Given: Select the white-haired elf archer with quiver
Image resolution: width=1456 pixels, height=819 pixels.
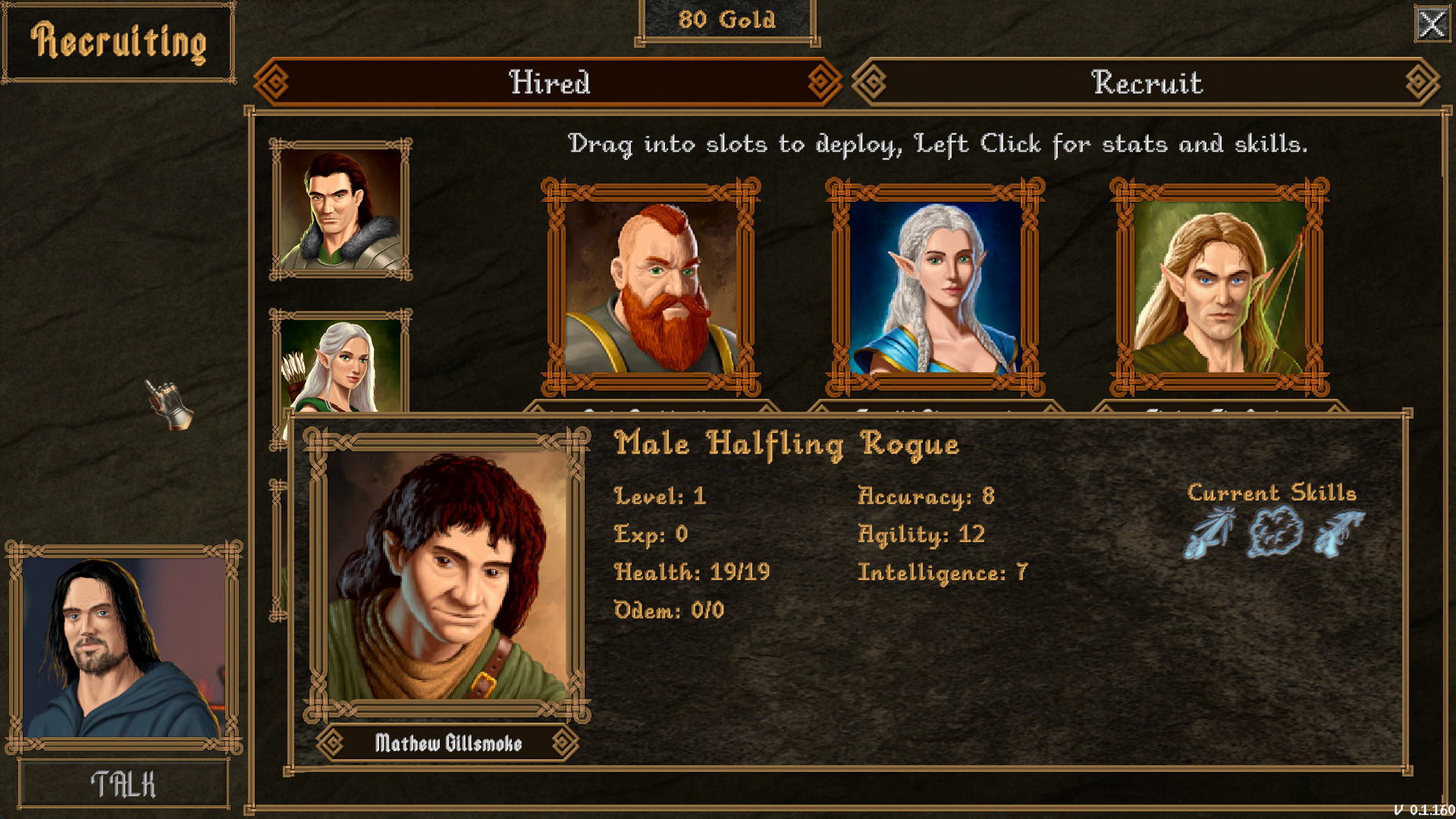Looking at the screenshot, I should click(340, 364).
